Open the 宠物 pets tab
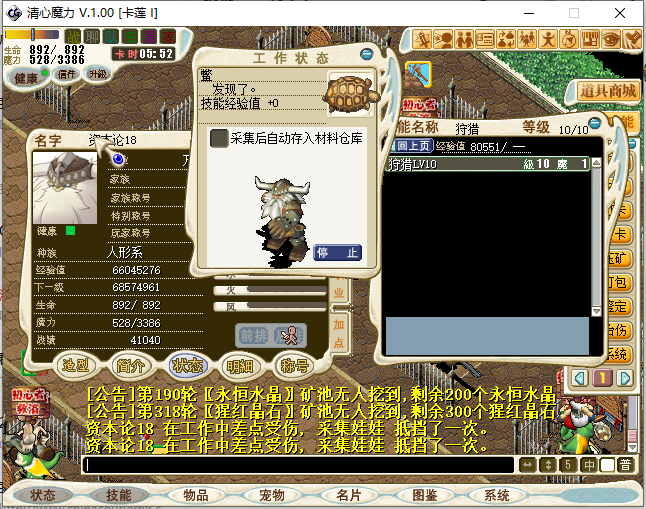This screenshot has height=509, width=646. click(272, 495)
